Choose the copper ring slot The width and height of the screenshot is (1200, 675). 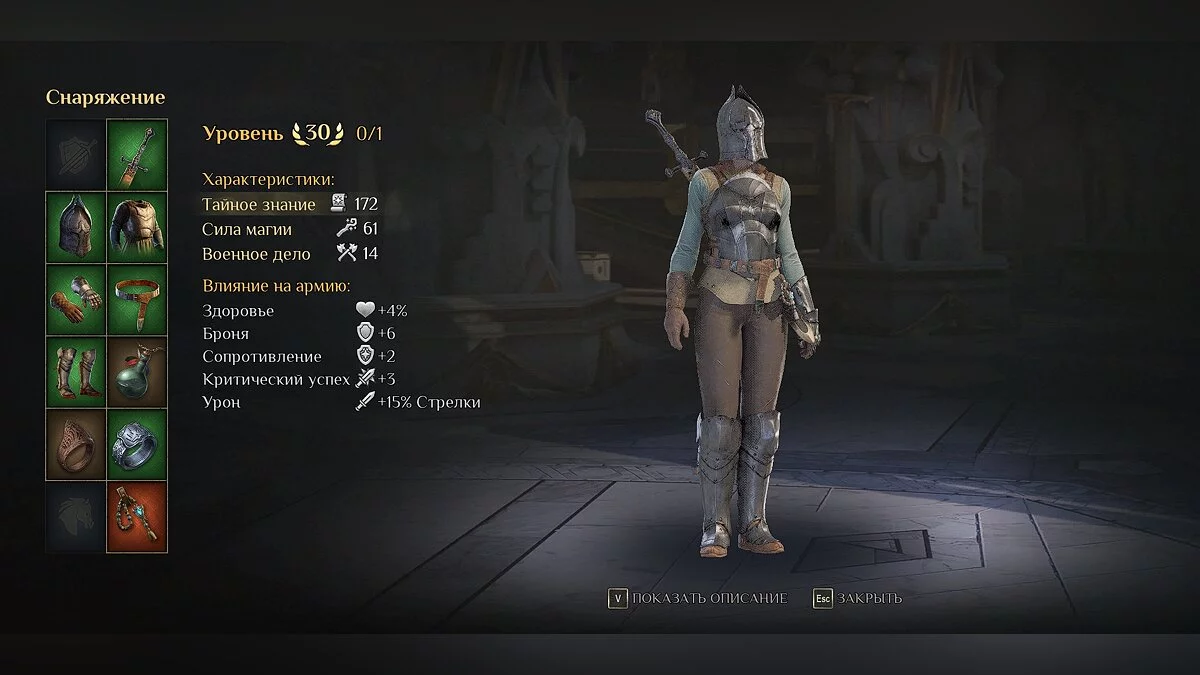click(76, 444)
